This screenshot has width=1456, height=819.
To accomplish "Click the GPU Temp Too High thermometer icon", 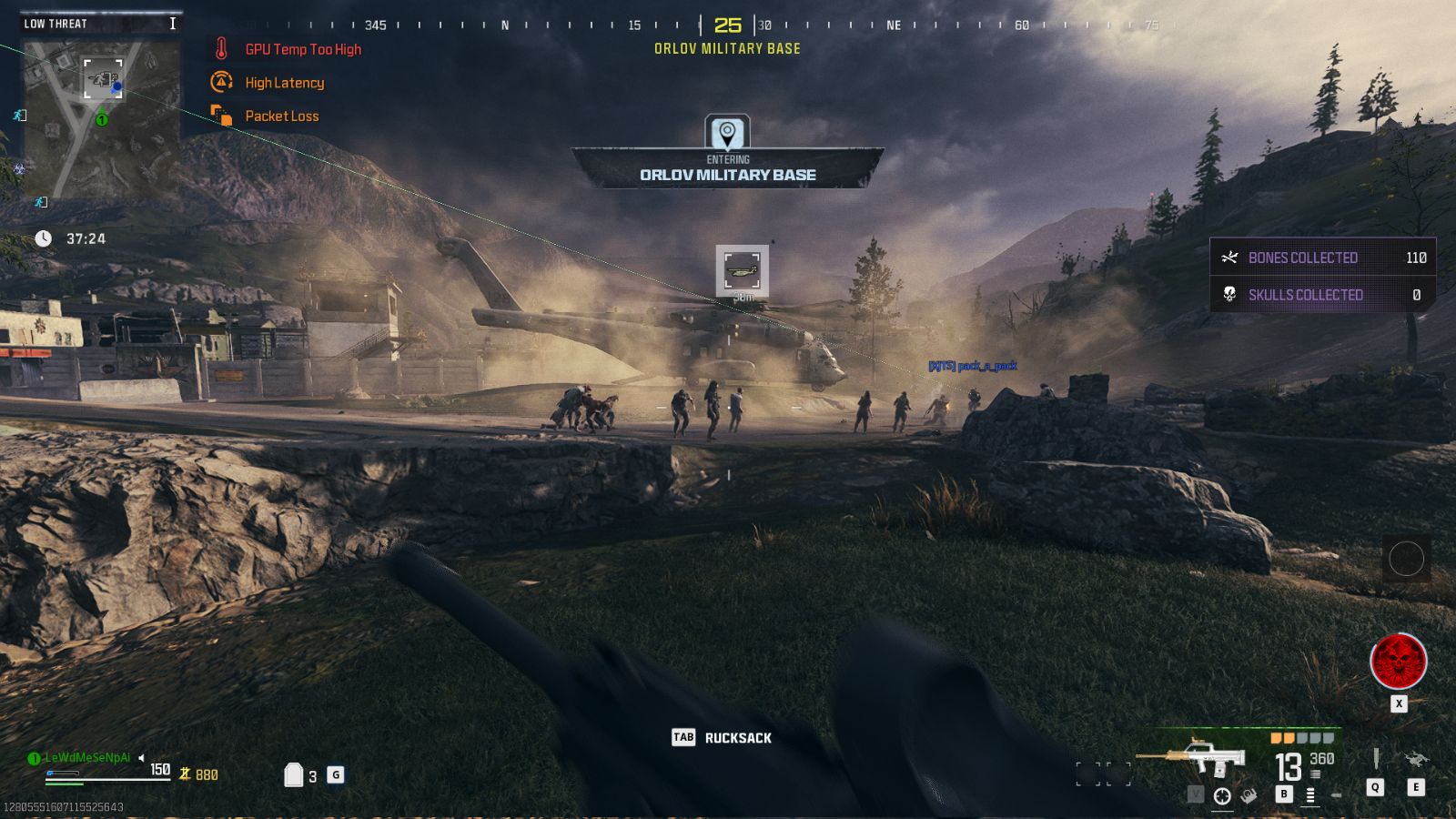I will pyautogui.click(x=219, y=49).
